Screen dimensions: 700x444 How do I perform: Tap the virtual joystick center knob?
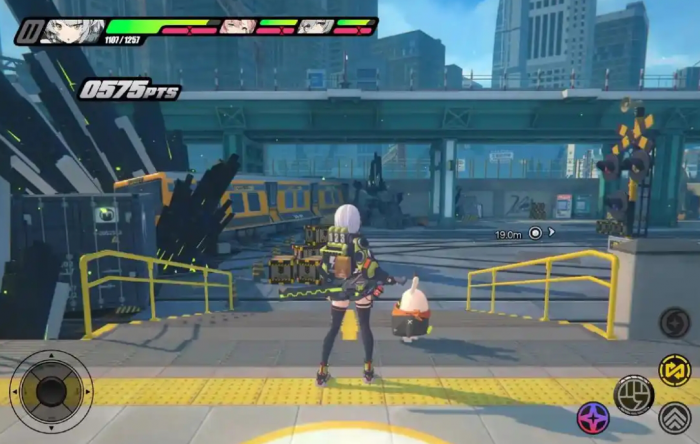tap(51, 390)
